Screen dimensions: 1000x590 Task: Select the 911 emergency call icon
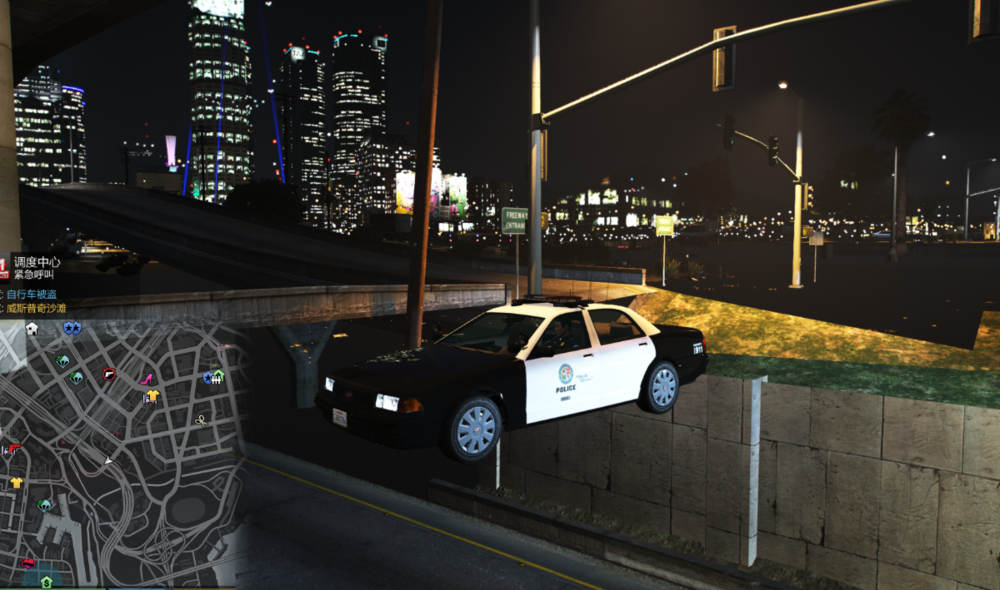(4, 268)
